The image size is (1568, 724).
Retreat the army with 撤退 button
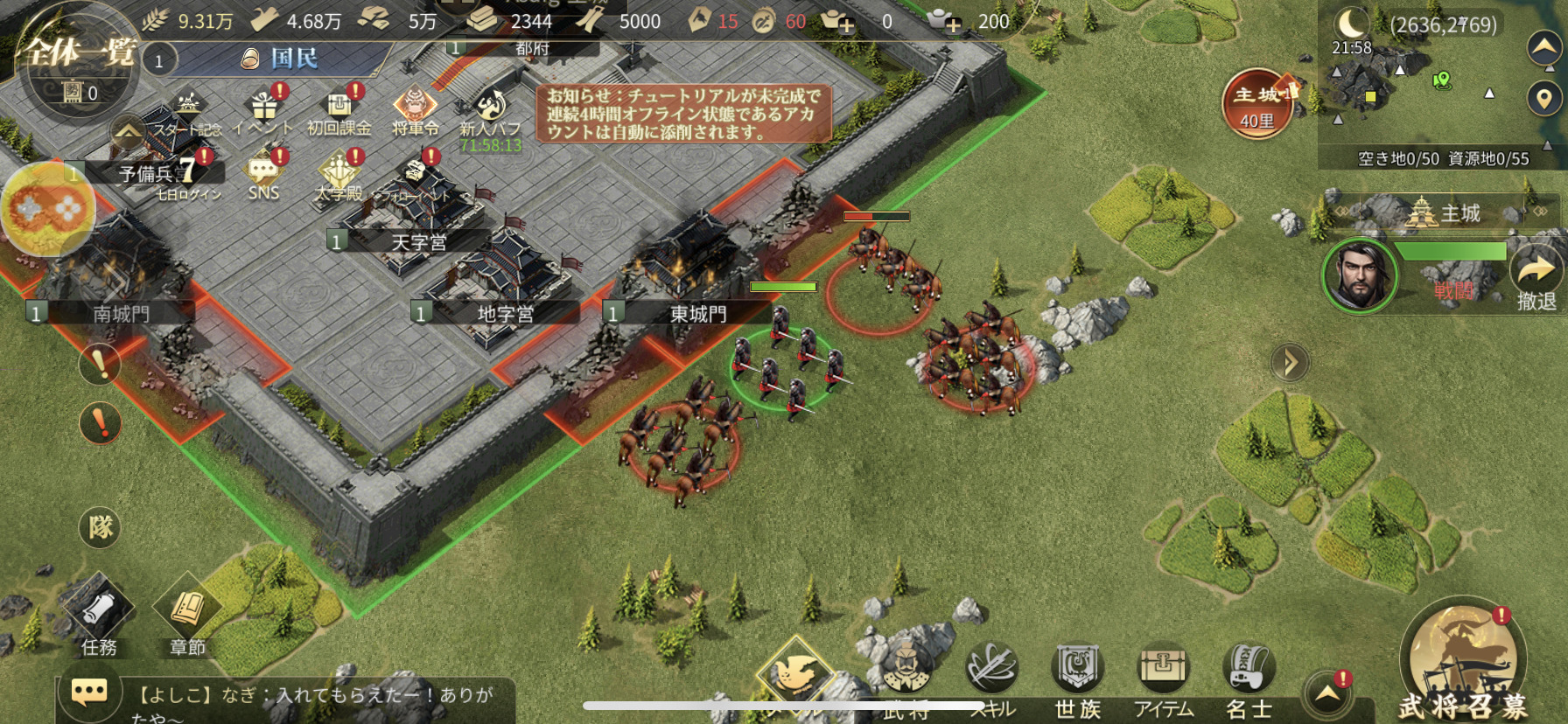tap(1536, 278)
